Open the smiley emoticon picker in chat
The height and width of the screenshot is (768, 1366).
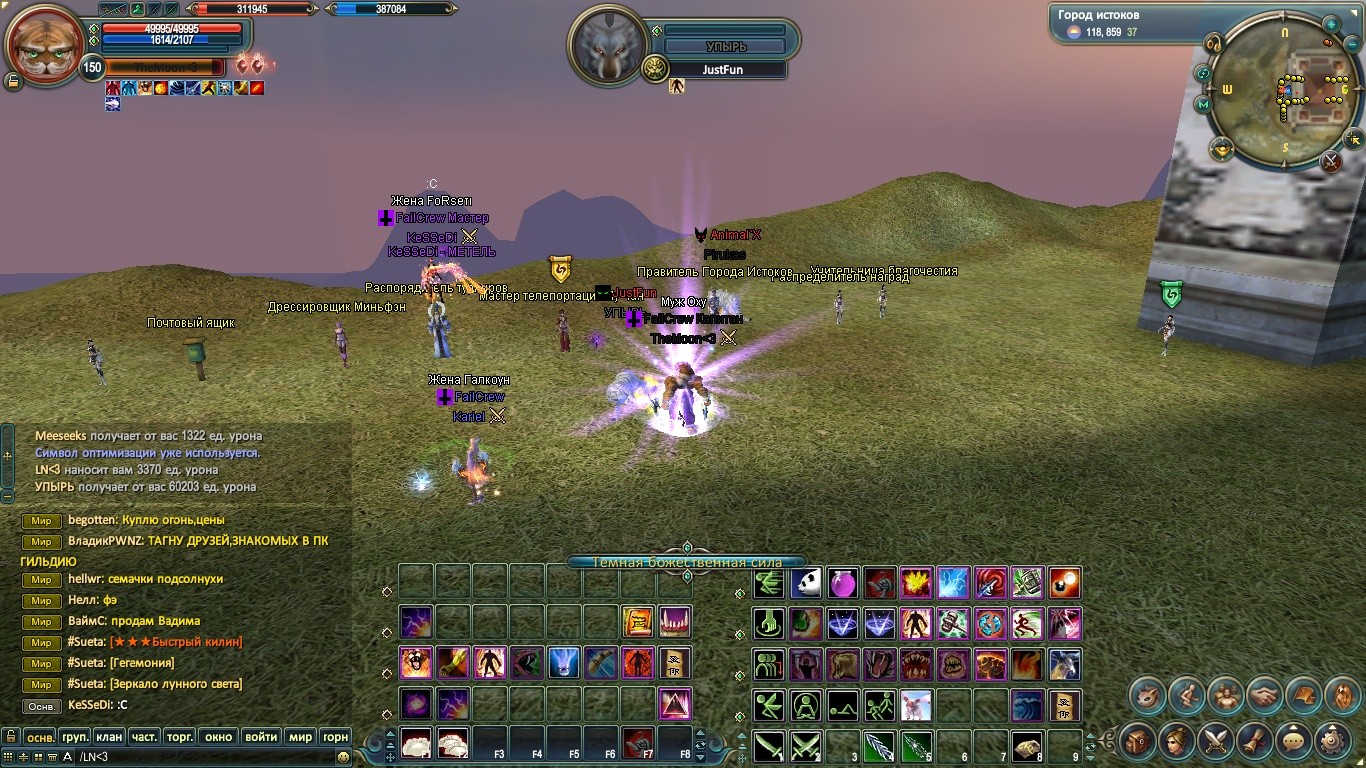click(344, 757)
